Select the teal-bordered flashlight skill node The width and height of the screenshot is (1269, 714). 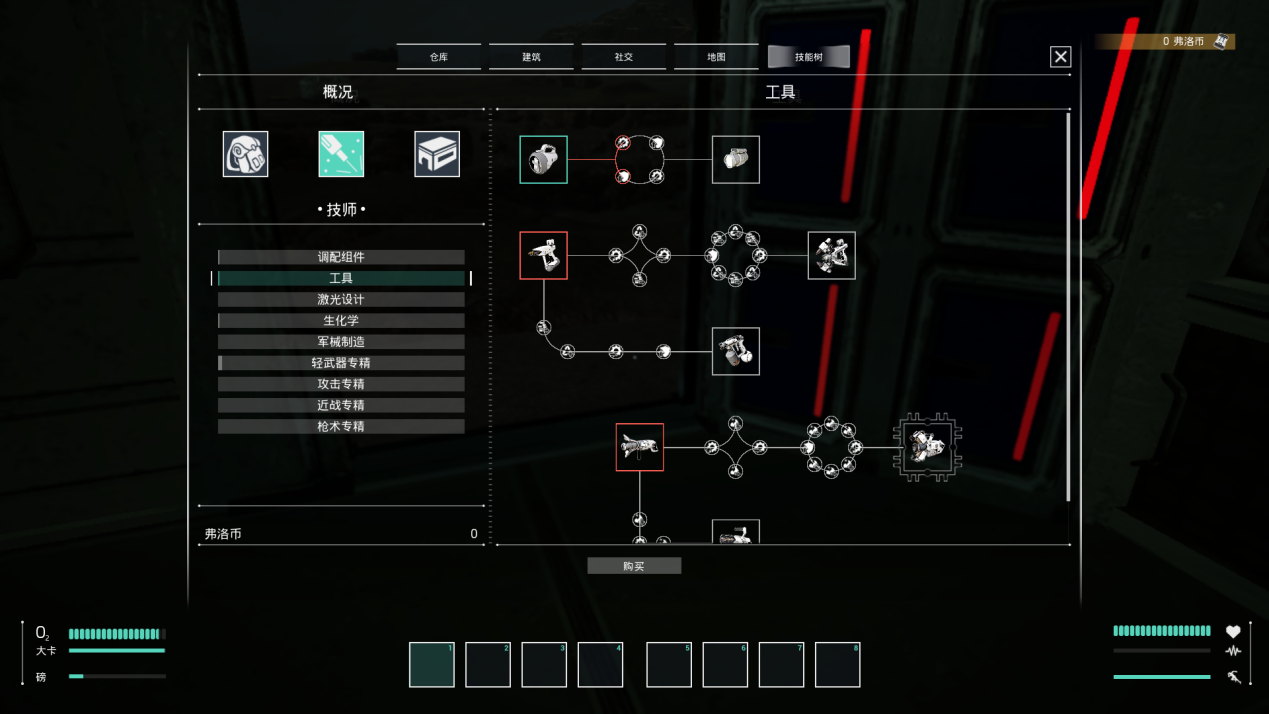(543, 160)
